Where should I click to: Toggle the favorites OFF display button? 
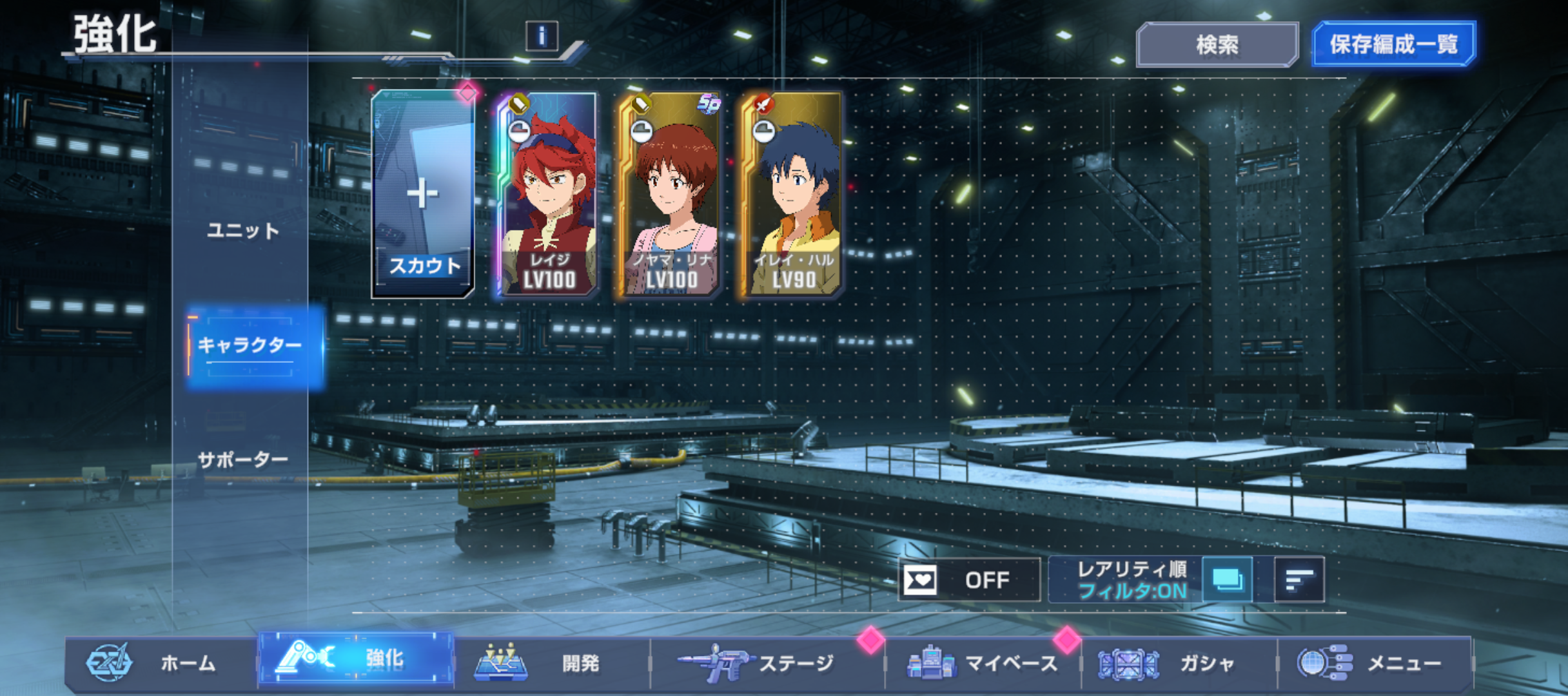click(x=969, y=580)
